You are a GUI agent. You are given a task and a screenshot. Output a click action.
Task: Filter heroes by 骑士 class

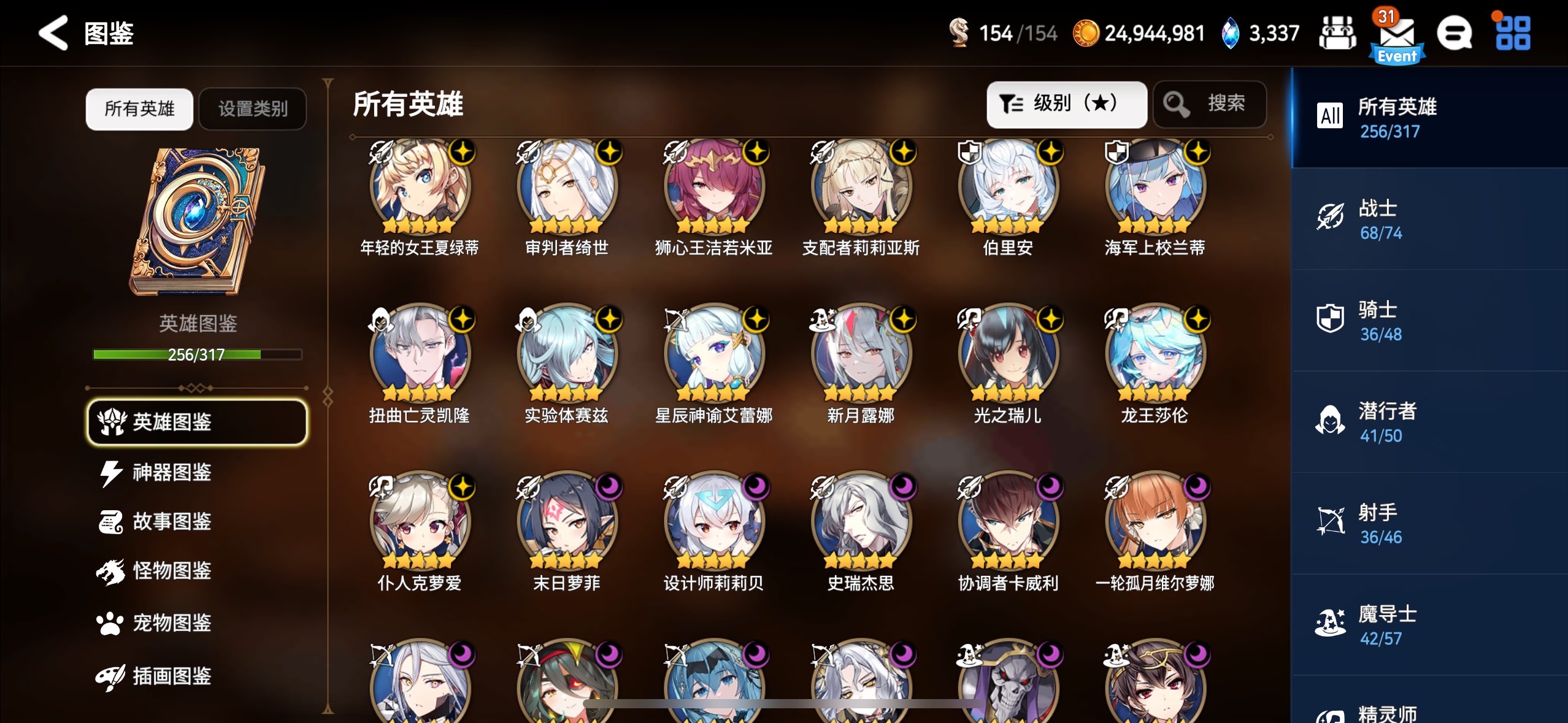1429,321
